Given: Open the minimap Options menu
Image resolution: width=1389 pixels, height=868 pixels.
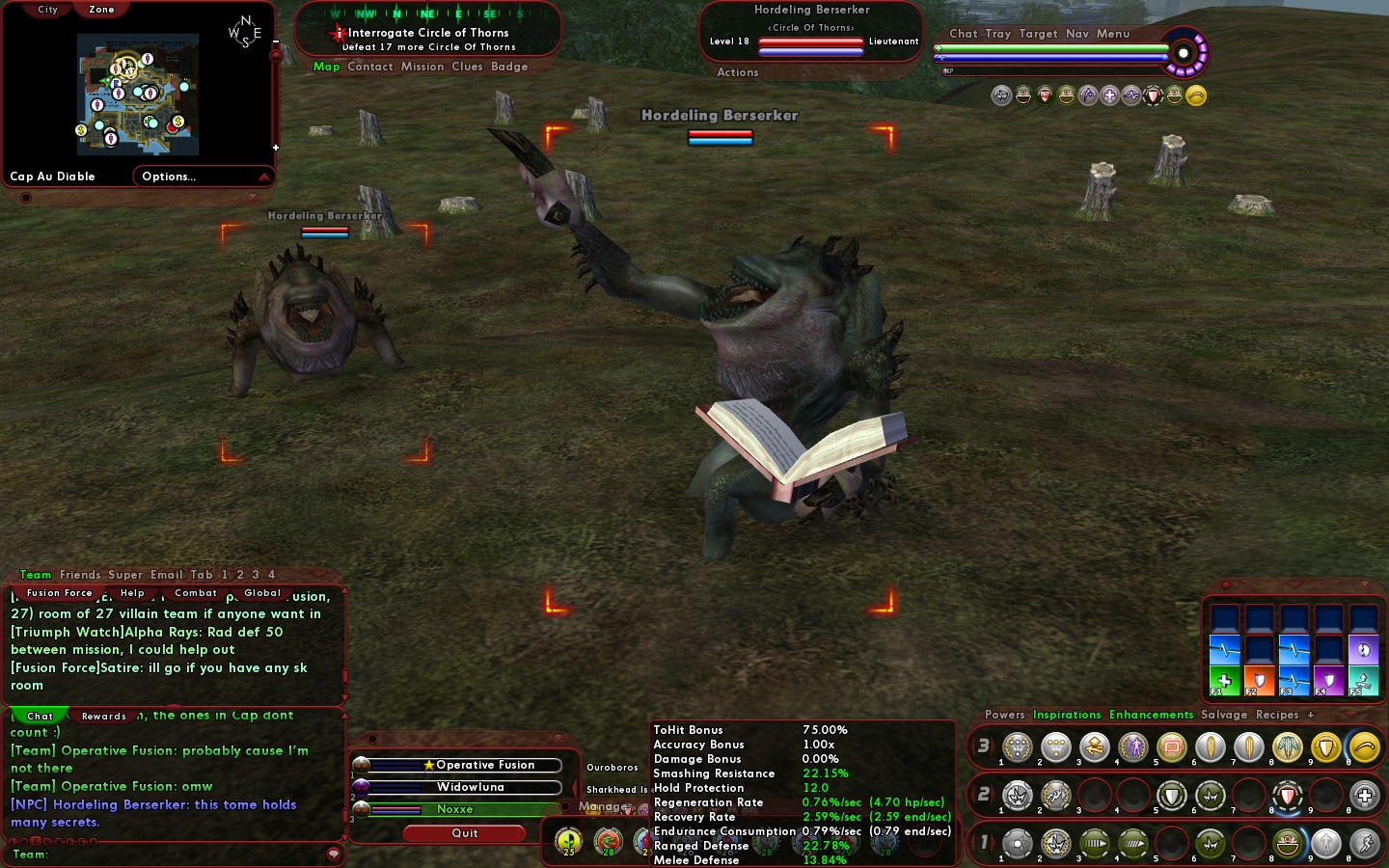Looking at the screenshot, I should click(x=169, y=176).
